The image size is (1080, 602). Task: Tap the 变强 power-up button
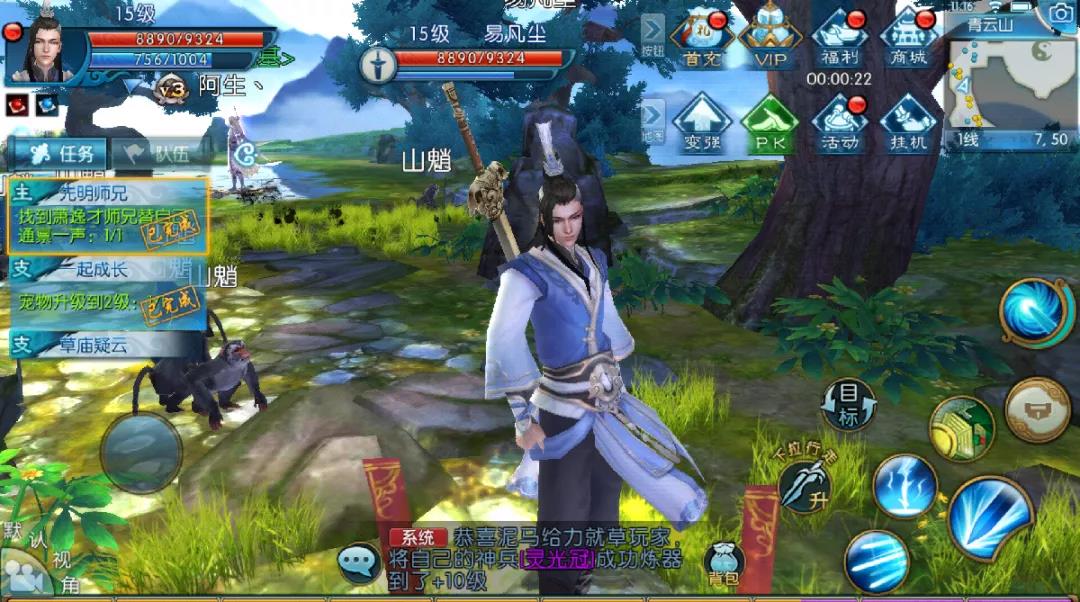point(701,123)
